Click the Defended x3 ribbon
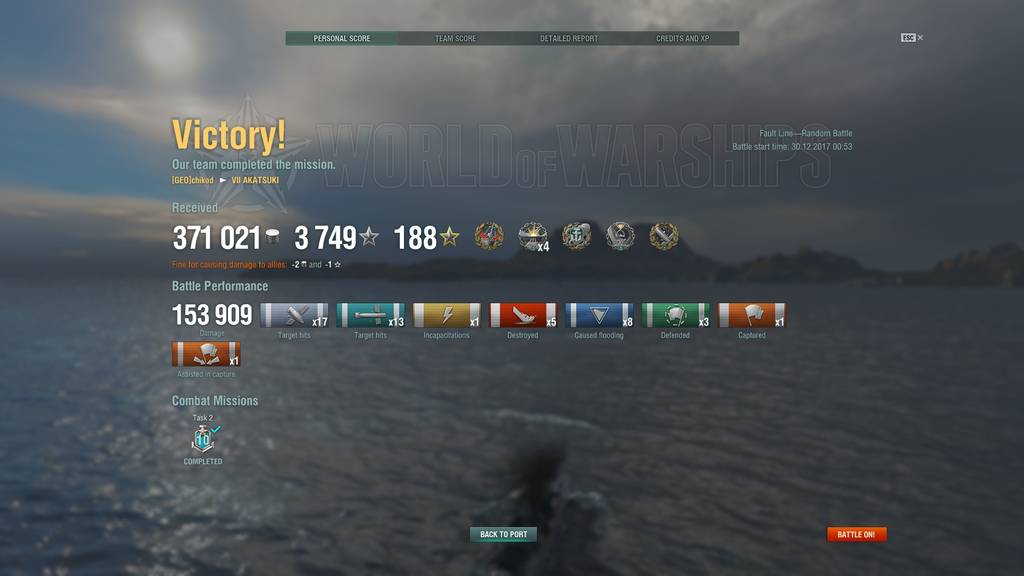 point(675,316)
